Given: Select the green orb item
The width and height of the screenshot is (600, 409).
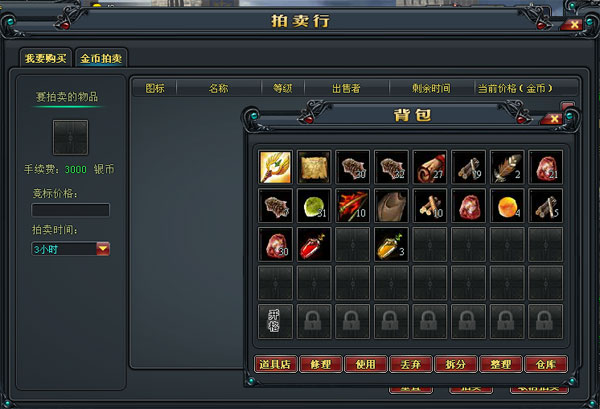Looking at the screenshot, I should [314, 205].
